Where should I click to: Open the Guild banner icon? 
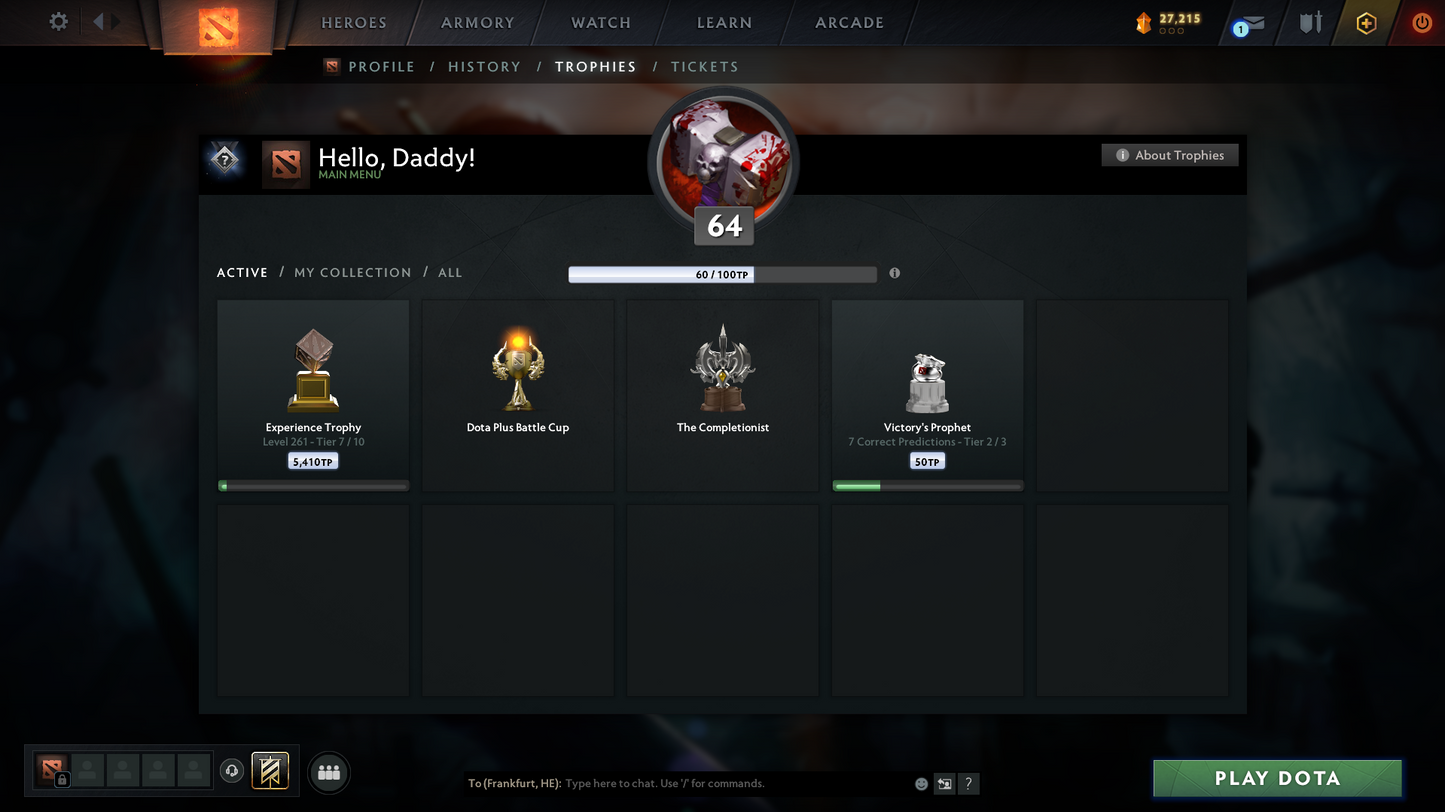269,771
